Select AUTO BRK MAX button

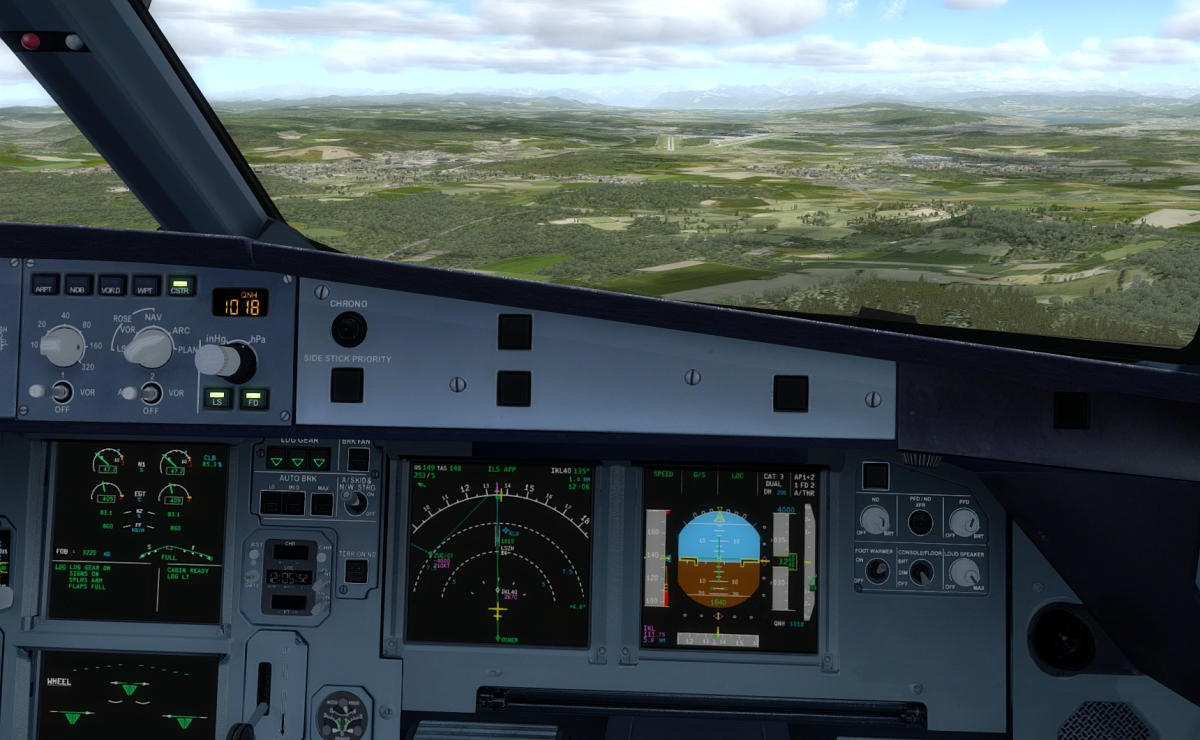(x=322, y=504)
